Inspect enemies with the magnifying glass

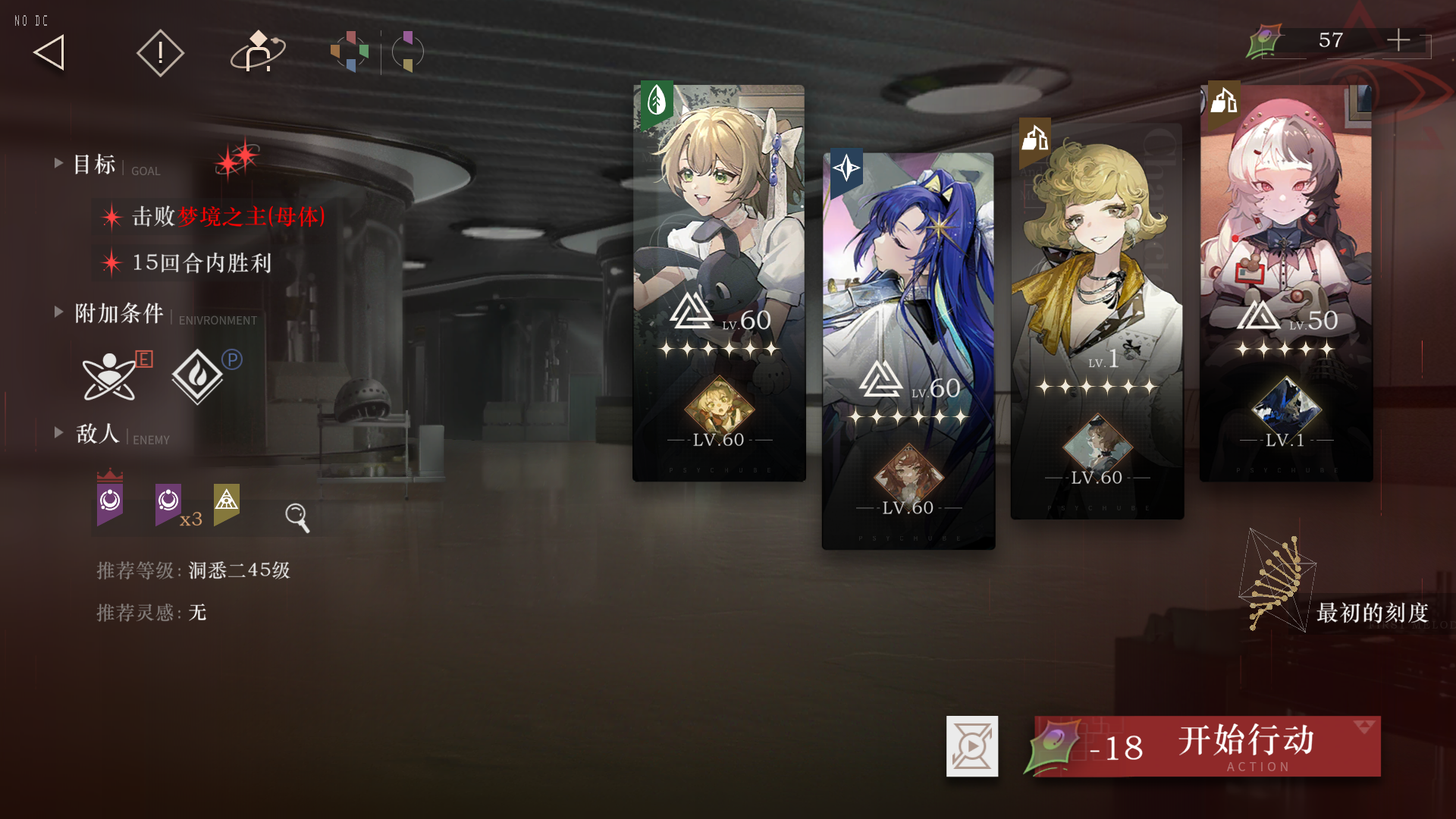pyautogui.click(x=297, y=517)
